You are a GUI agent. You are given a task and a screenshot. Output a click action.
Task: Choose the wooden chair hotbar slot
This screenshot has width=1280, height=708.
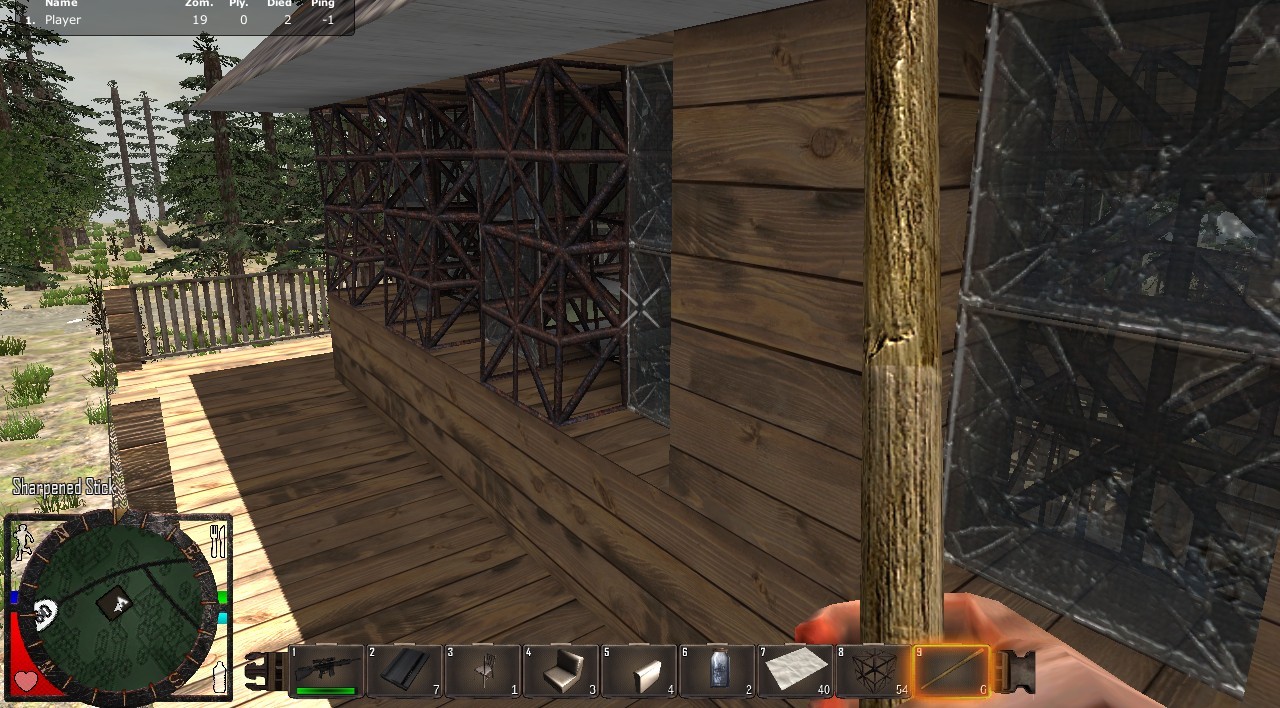pyautogui.click(x=482, y=670)
